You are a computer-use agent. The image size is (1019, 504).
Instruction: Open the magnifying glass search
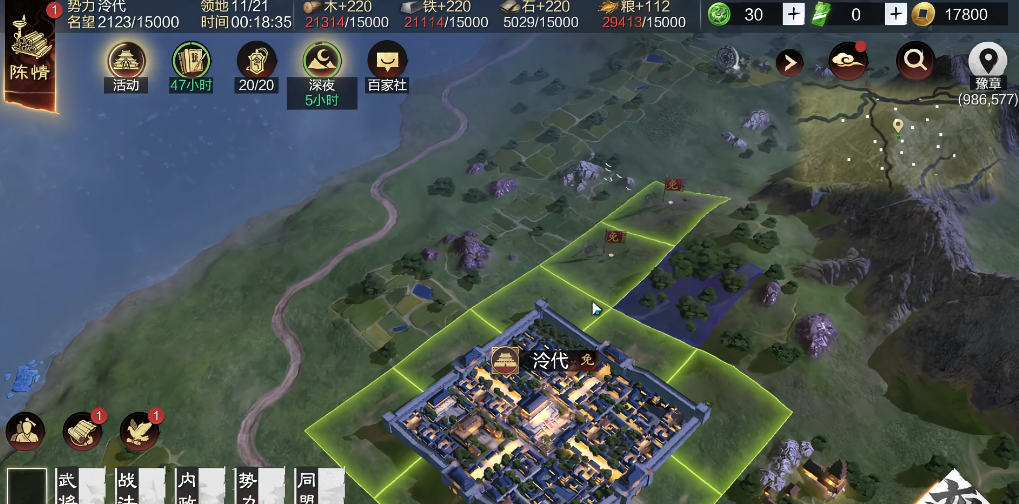point(914,62)
